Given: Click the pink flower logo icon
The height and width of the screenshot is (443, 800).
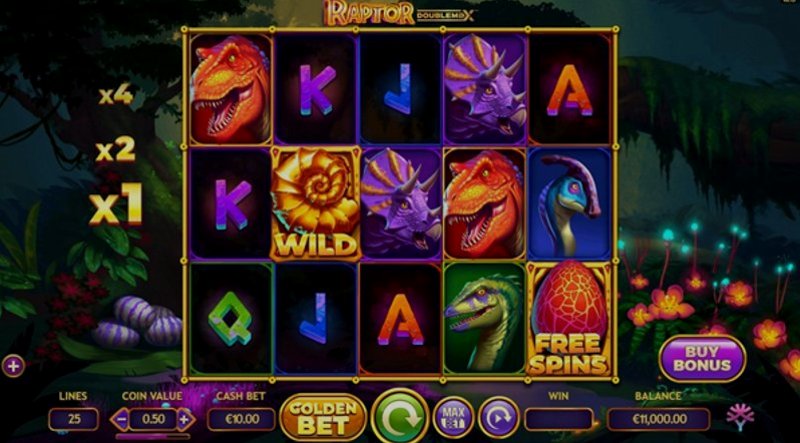Looking at the screenshot, I should [741, 416].
